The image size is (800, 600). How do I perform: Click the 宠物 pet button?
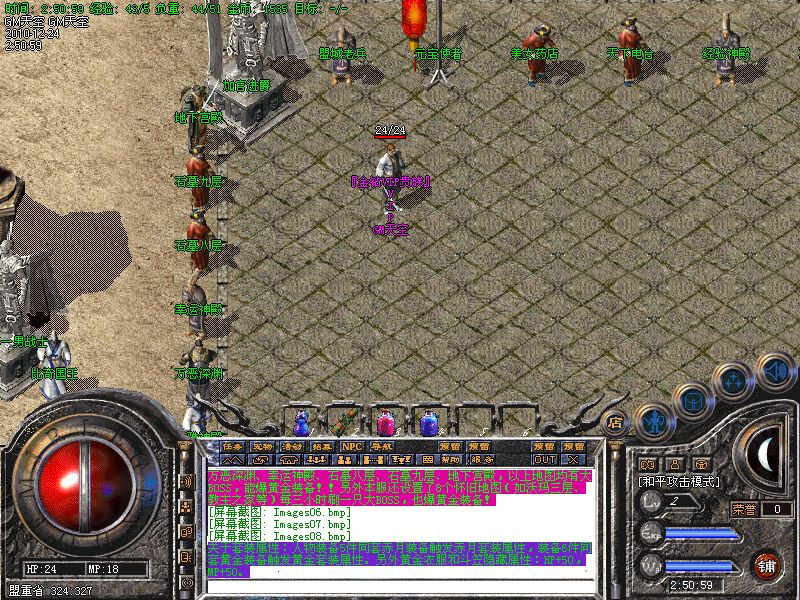point(262,446)
